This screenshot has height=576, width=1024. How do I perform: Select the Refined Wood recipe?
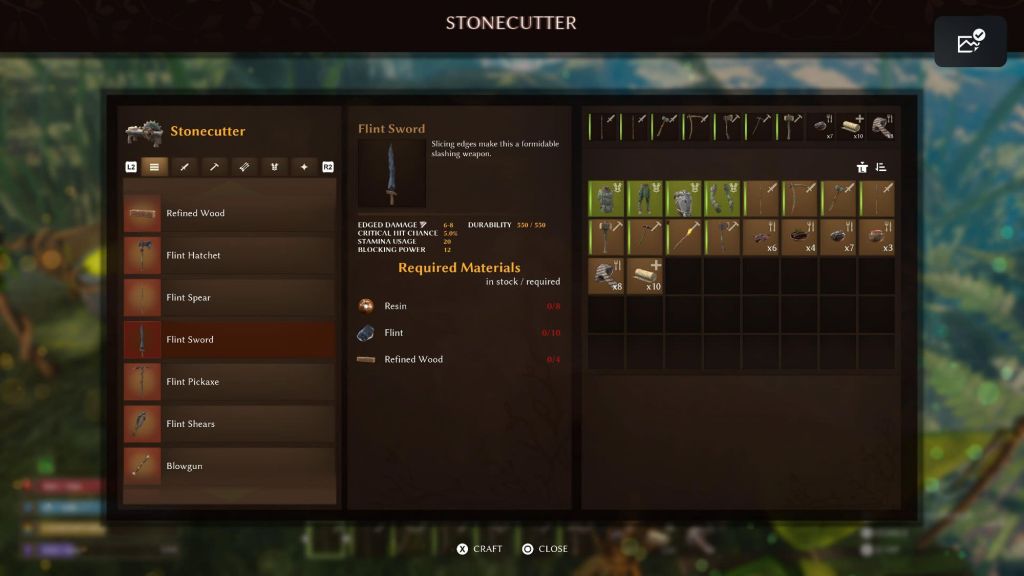[x=229, y=213]
